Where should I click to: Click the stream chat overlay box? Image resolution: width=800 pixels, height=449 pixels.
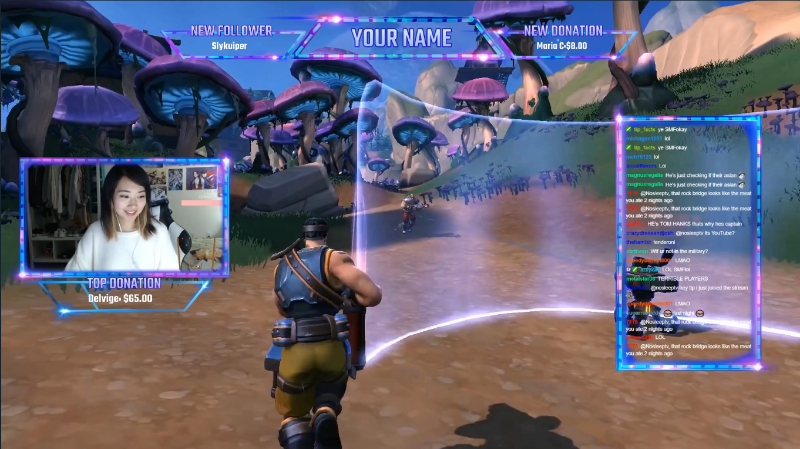(x=688, y=243)
